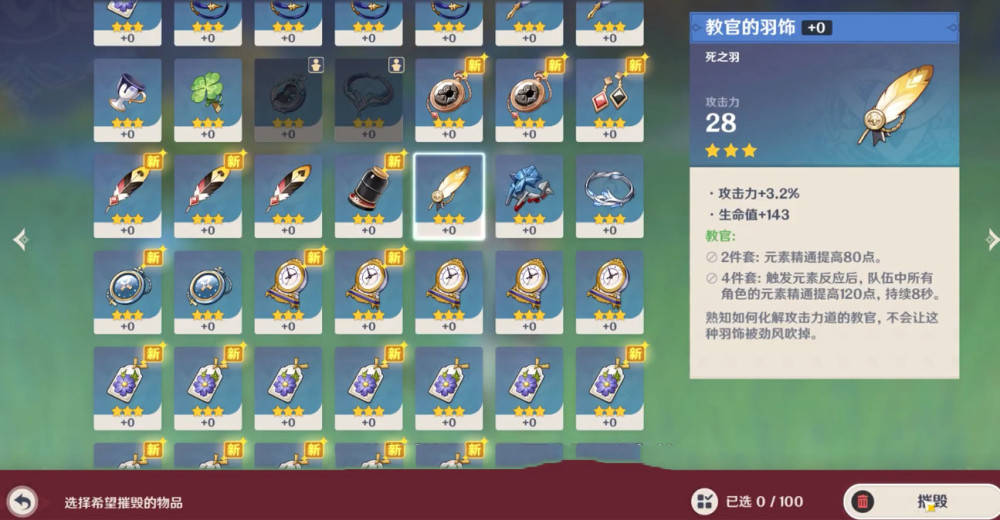Open the quick-select filter beside 已选

[704, 501]
